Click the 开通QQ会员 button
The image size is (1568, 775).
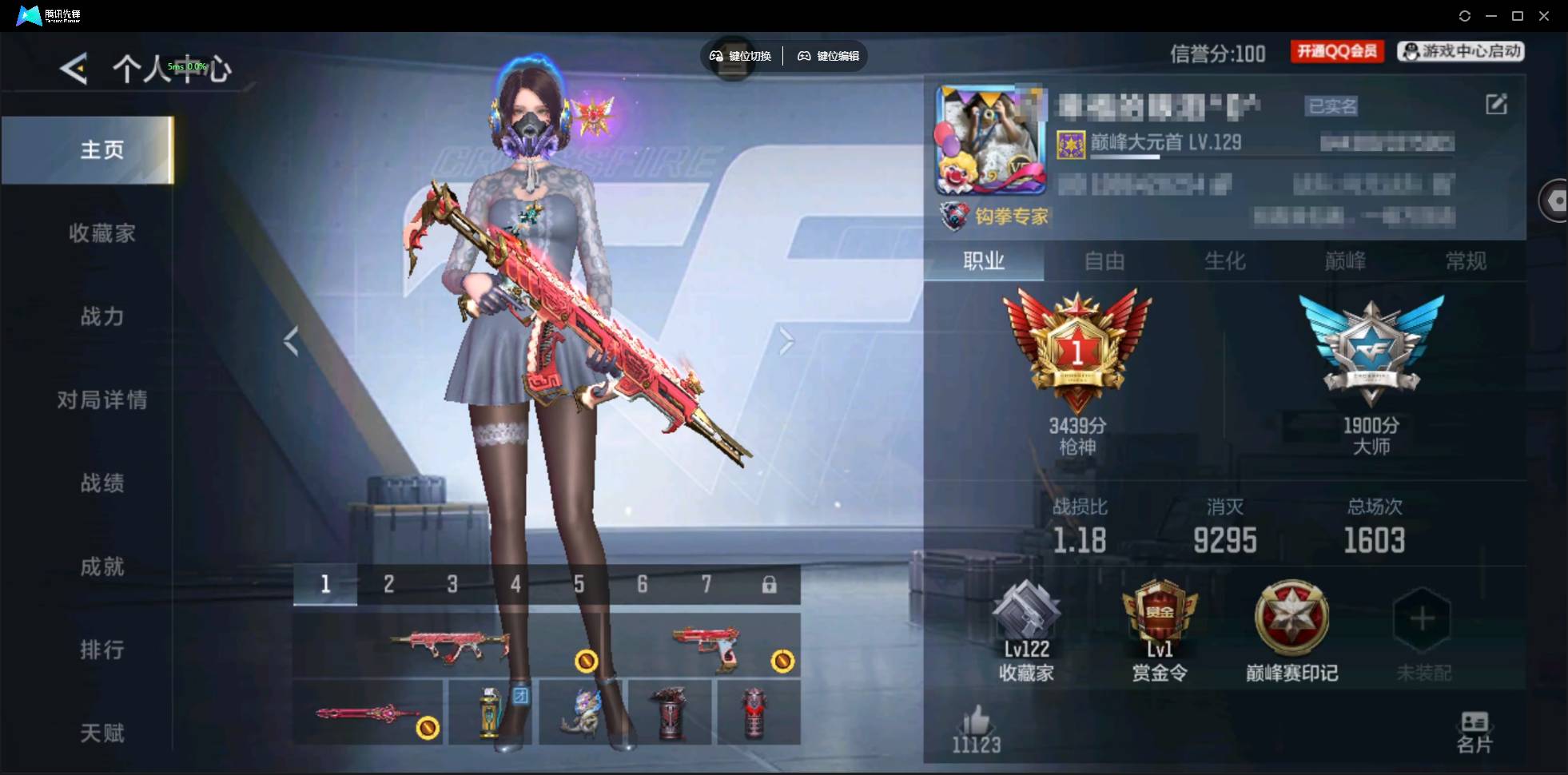coord(1335,50)
